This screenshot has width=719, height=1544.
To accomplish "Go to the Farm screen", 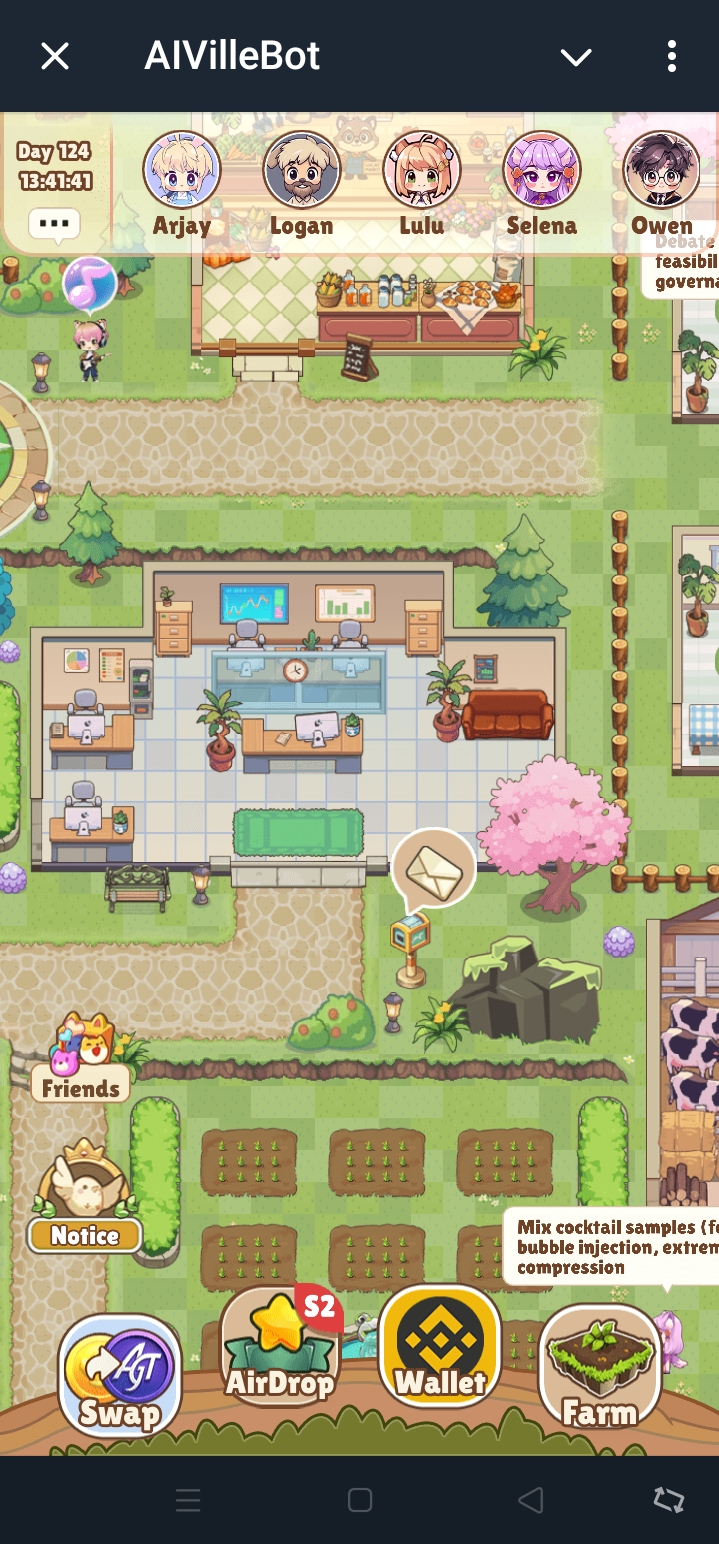I will (599, 1367).
